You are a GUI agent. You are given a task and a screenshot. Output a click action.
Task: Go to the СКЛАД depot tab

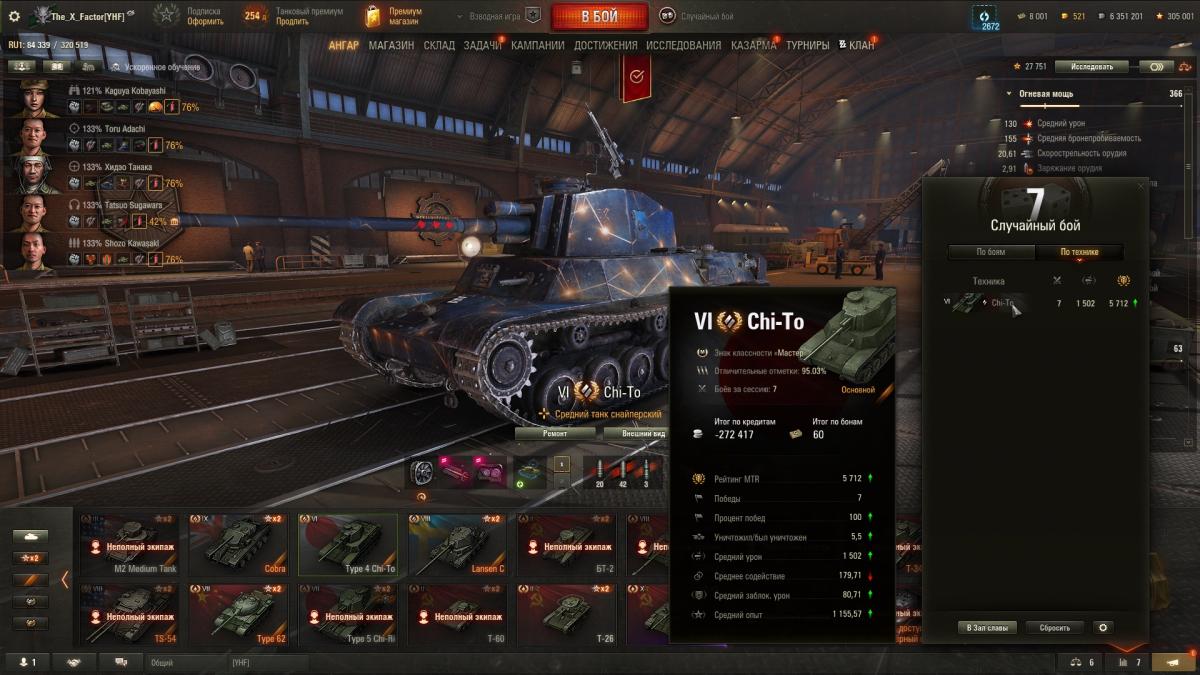[x=439, y=45]
